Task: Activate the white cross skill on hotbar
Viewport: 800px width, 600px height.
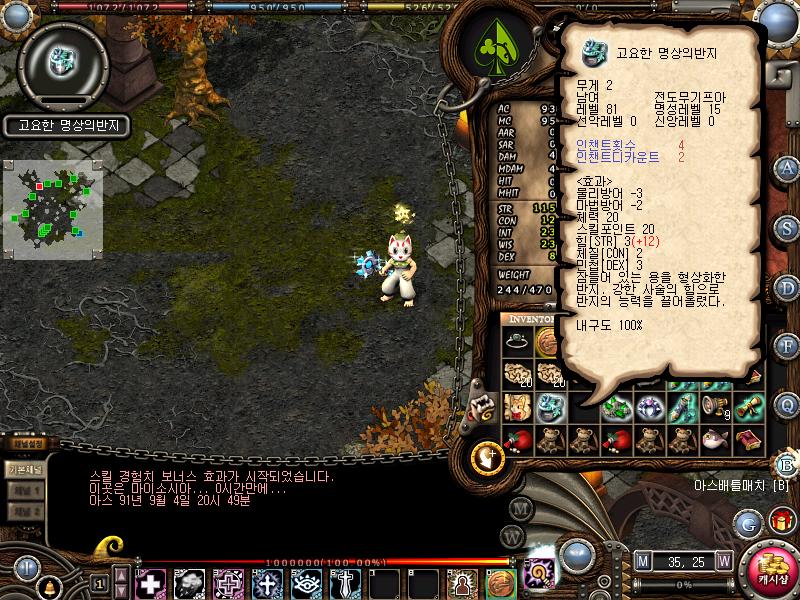Action: coord(150,583)
